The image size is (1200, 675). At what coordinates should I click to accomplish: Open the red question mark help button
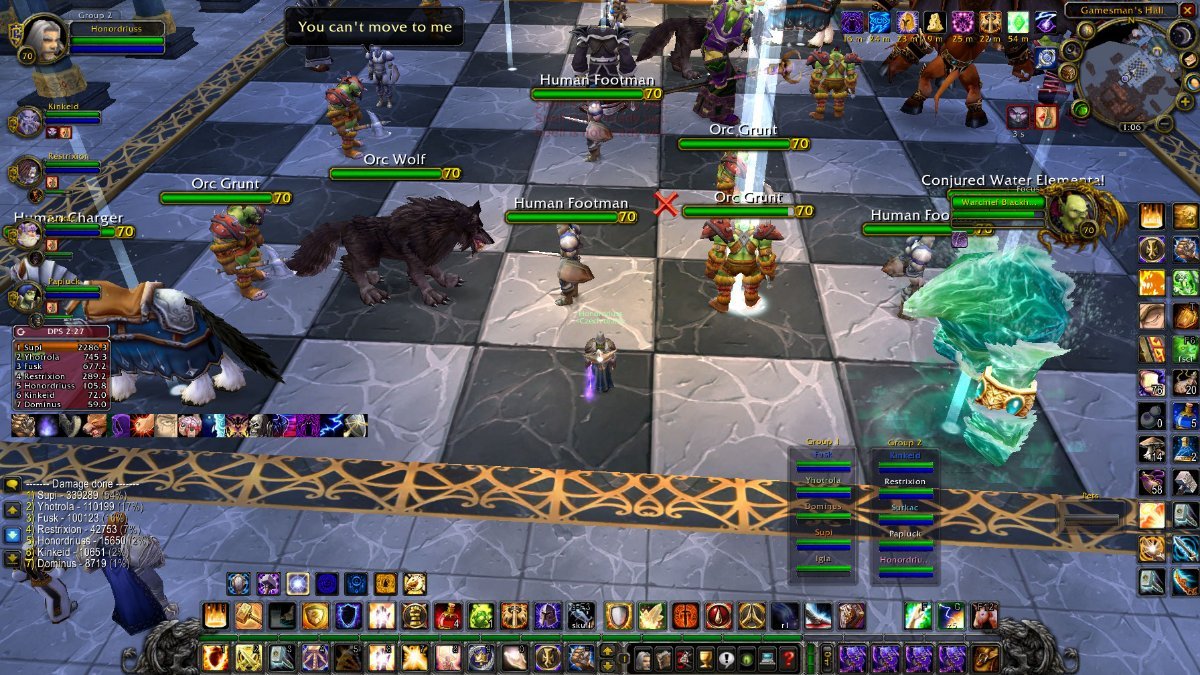point(790,659)
